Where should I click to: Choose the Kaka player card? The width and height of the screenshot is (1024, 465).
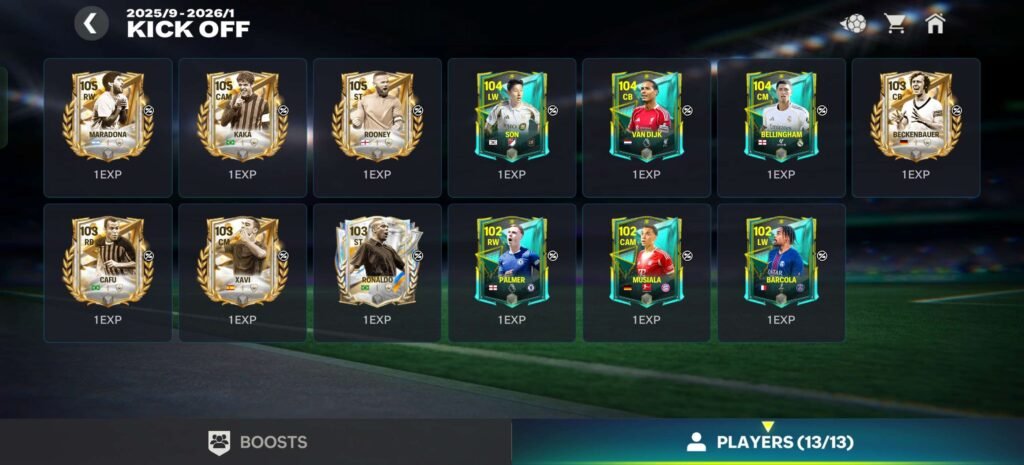point(242,117)
